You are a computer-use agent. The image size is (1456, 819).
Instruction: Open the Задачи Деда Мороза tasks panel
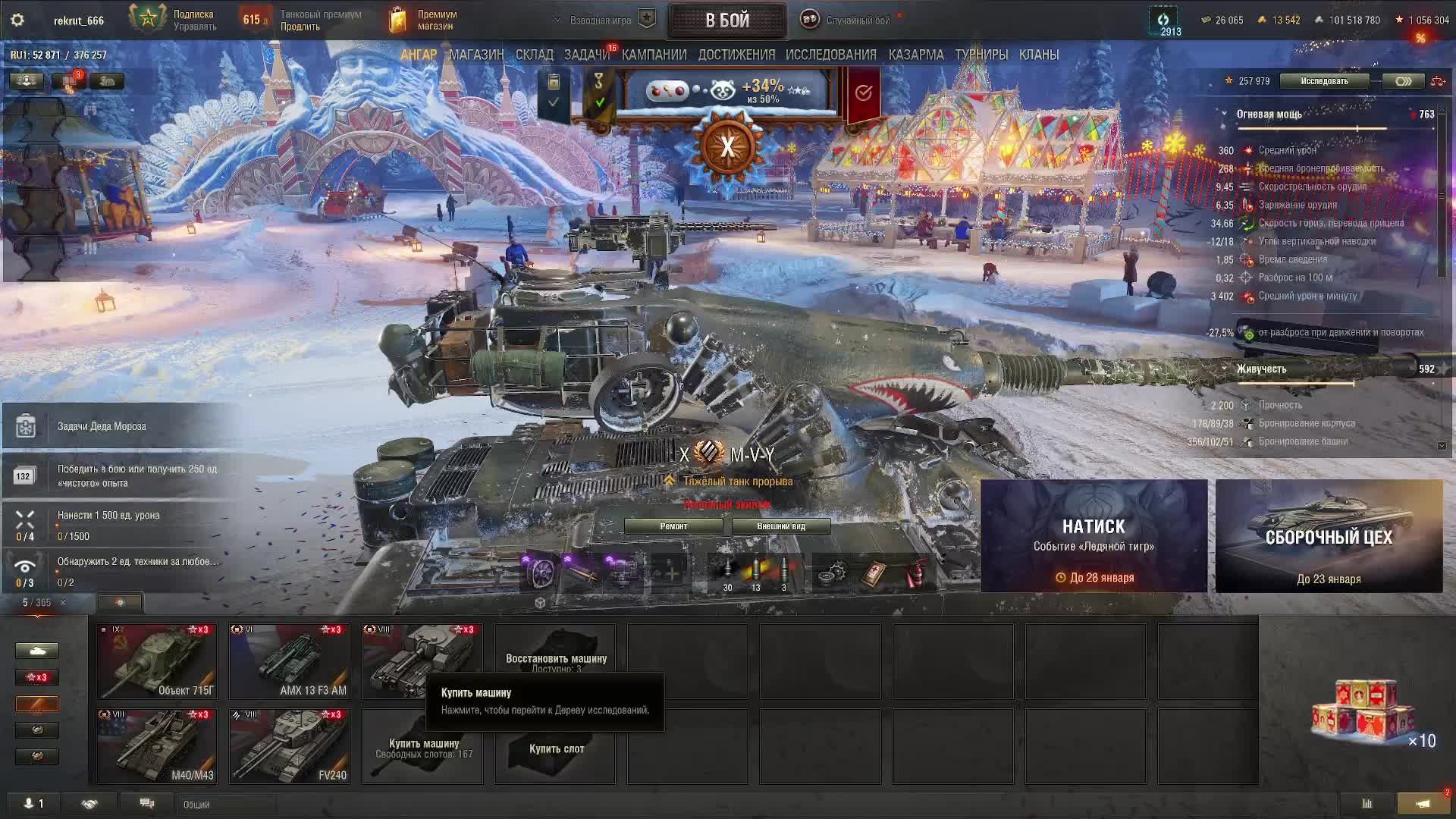pos(102,426)
